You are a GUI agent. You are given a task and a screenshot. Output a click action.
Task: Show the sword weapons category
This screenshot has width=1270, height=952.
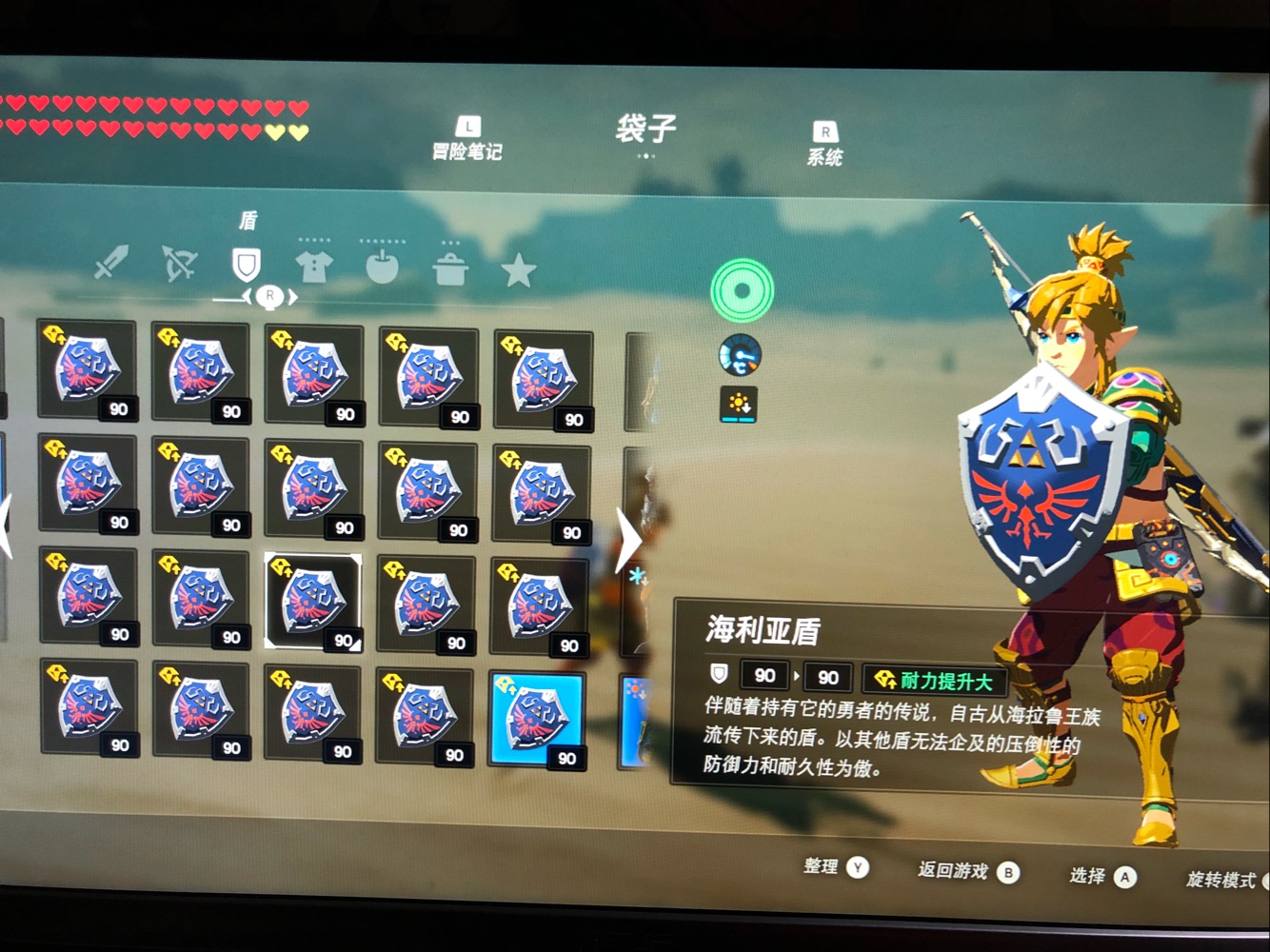pyautogui.click(x=111, y=262)
